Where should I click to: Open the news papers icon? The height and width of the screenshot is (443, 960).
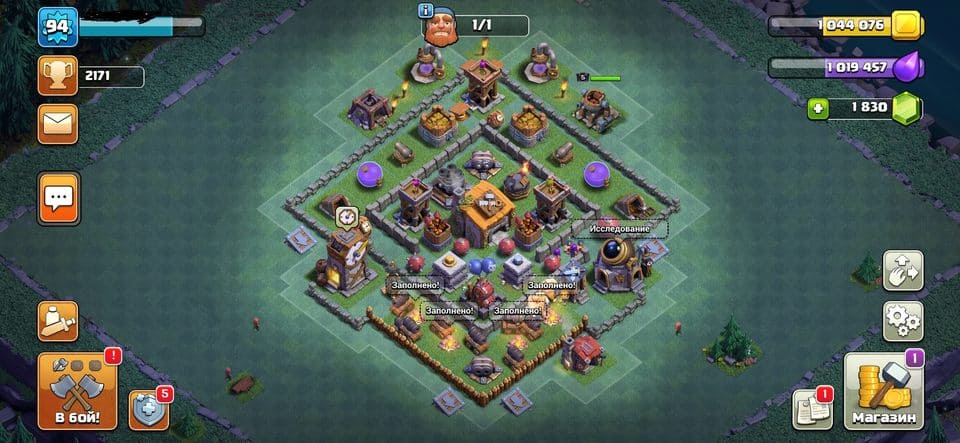click(812, 408)
